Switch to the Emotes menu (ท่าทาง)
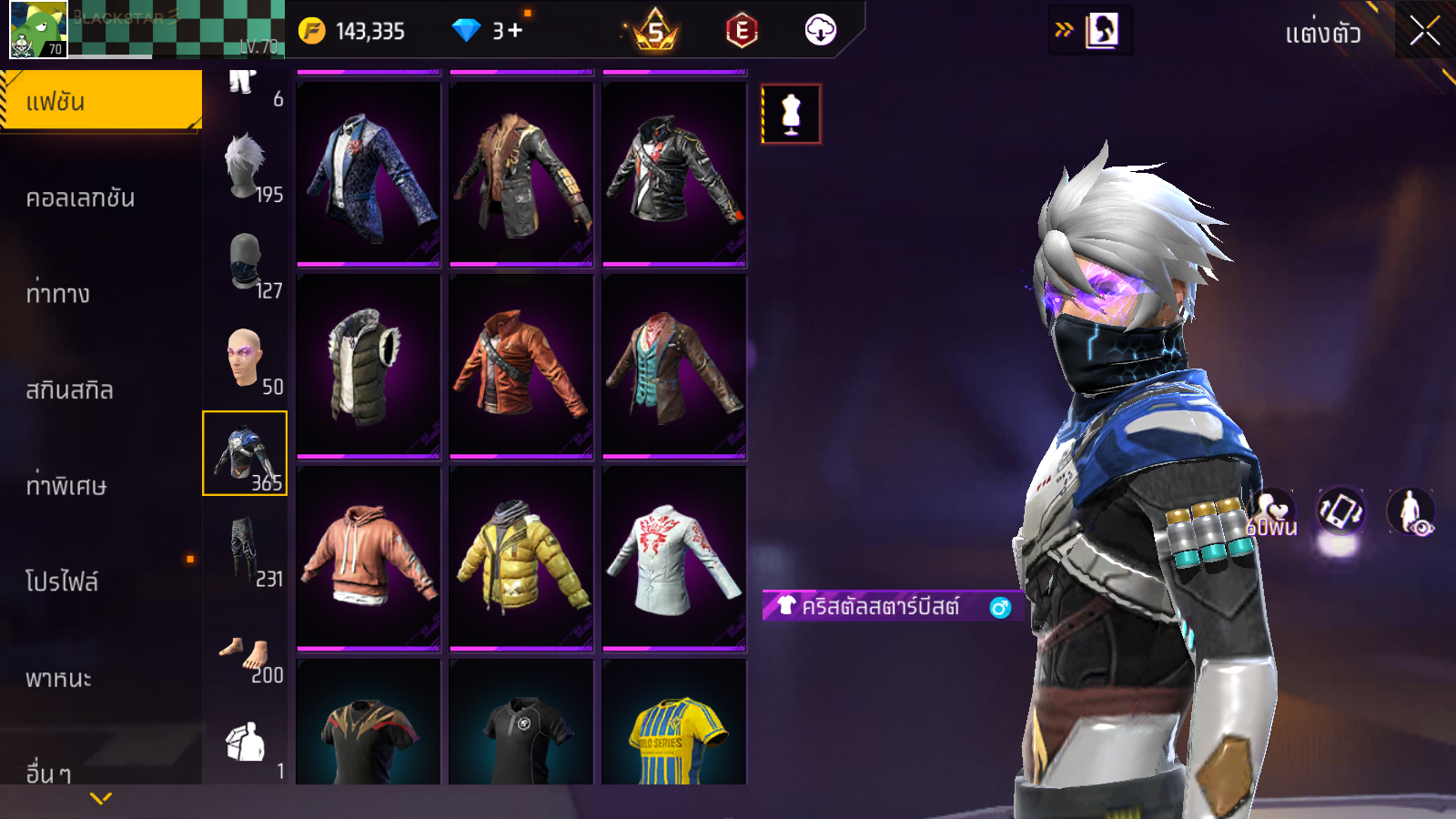Image resolution: width=1456 pixels, height=819 pixels. [x=58, y=294]
